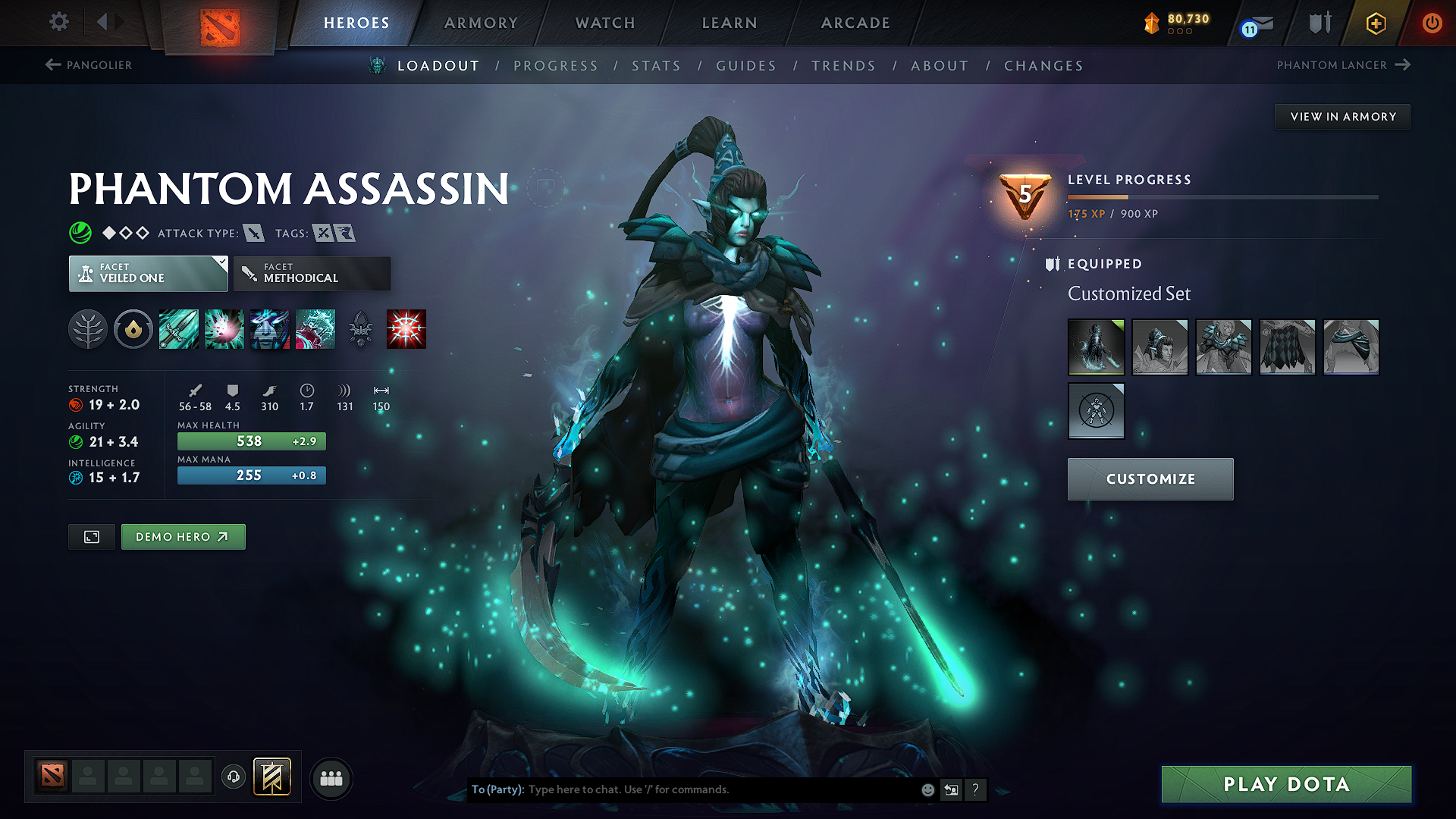
Task: Open the settings gear icon
Action: (x=58, y=23)
